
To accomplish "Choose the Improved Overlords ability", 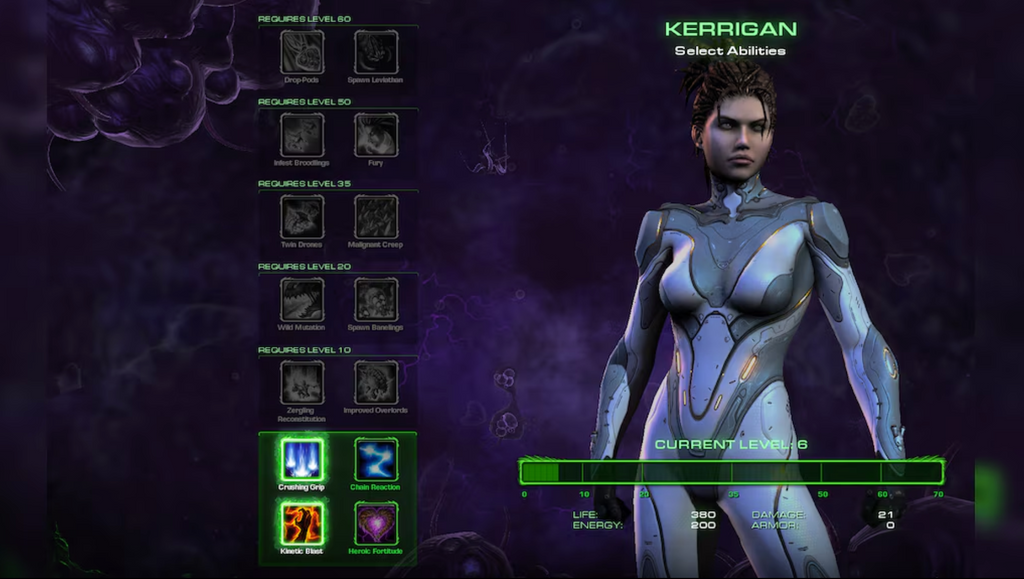I will click(376, 382).
